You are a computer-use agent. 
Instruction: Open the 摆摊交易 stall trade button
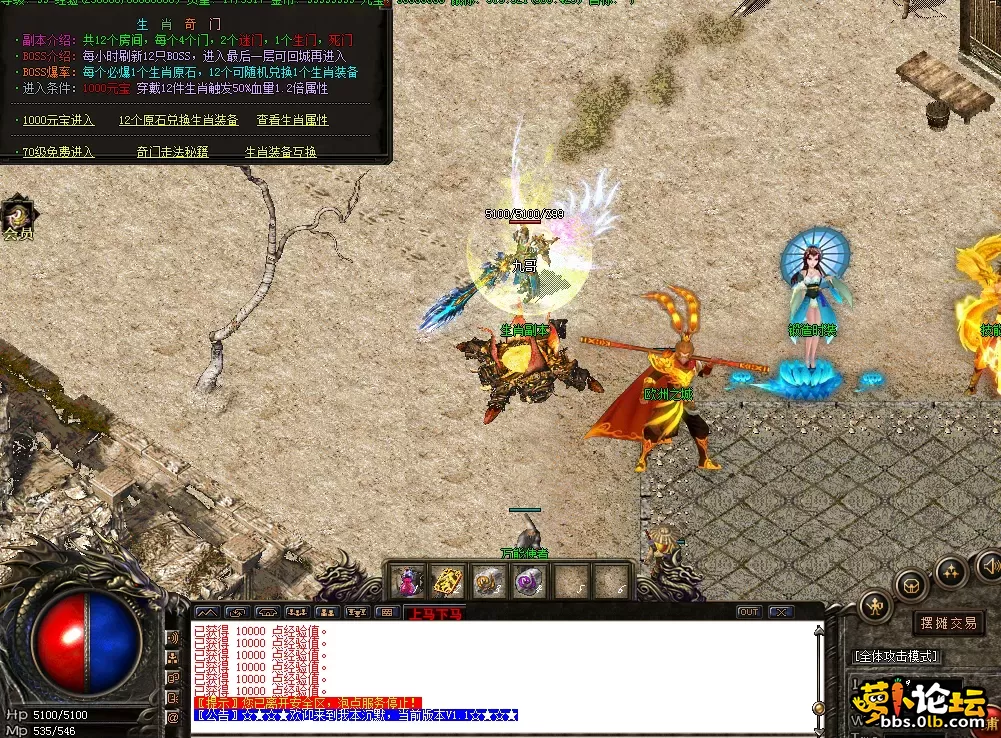[x=948, y=623]
